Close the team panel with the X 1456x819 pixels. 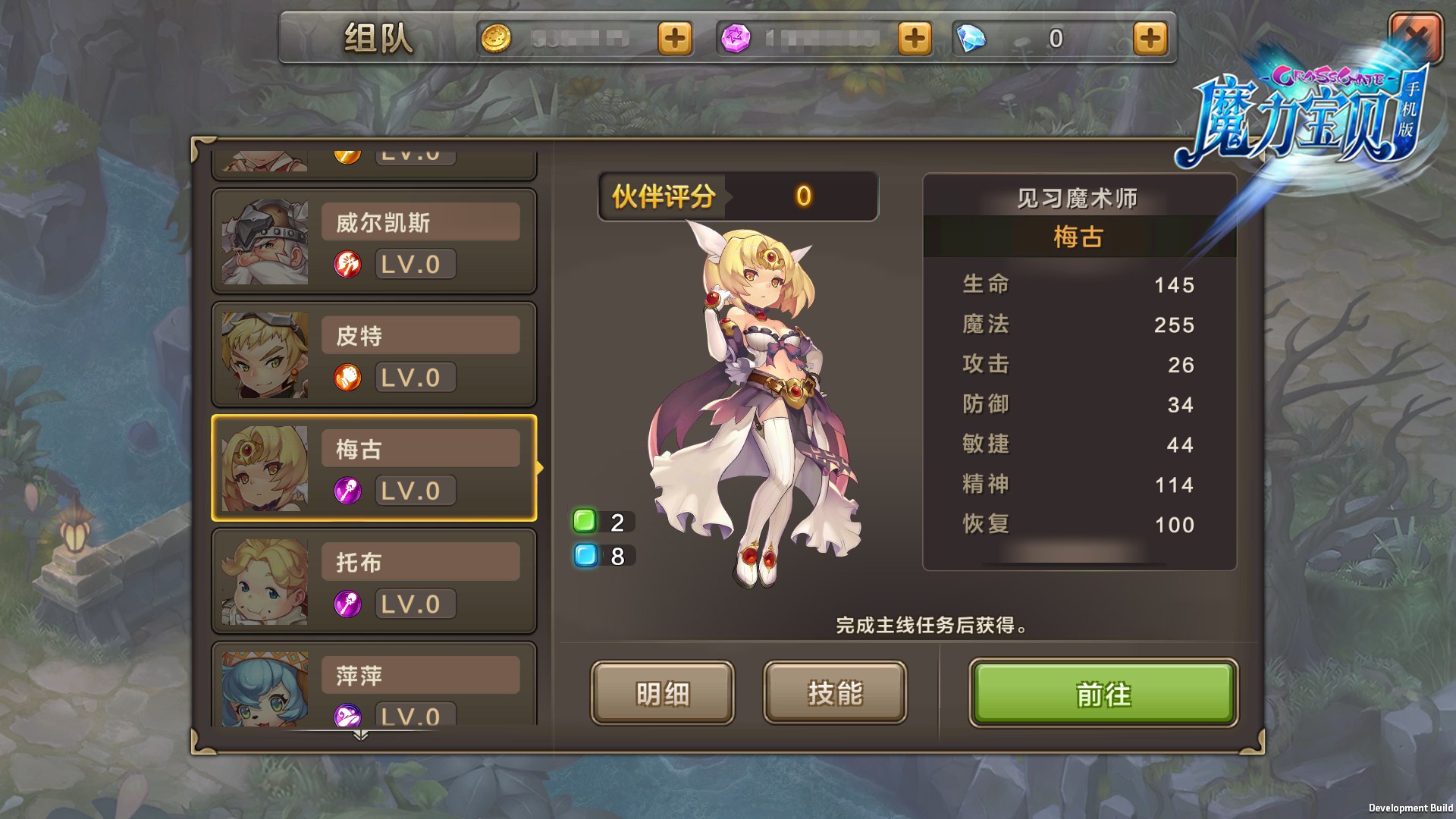coord(1415,36)
